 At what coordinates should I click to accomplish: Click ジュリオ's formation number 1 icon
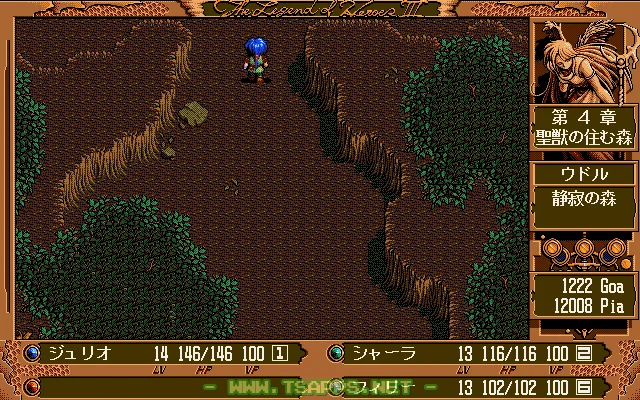pyautogui.click(x=280, y=352)
